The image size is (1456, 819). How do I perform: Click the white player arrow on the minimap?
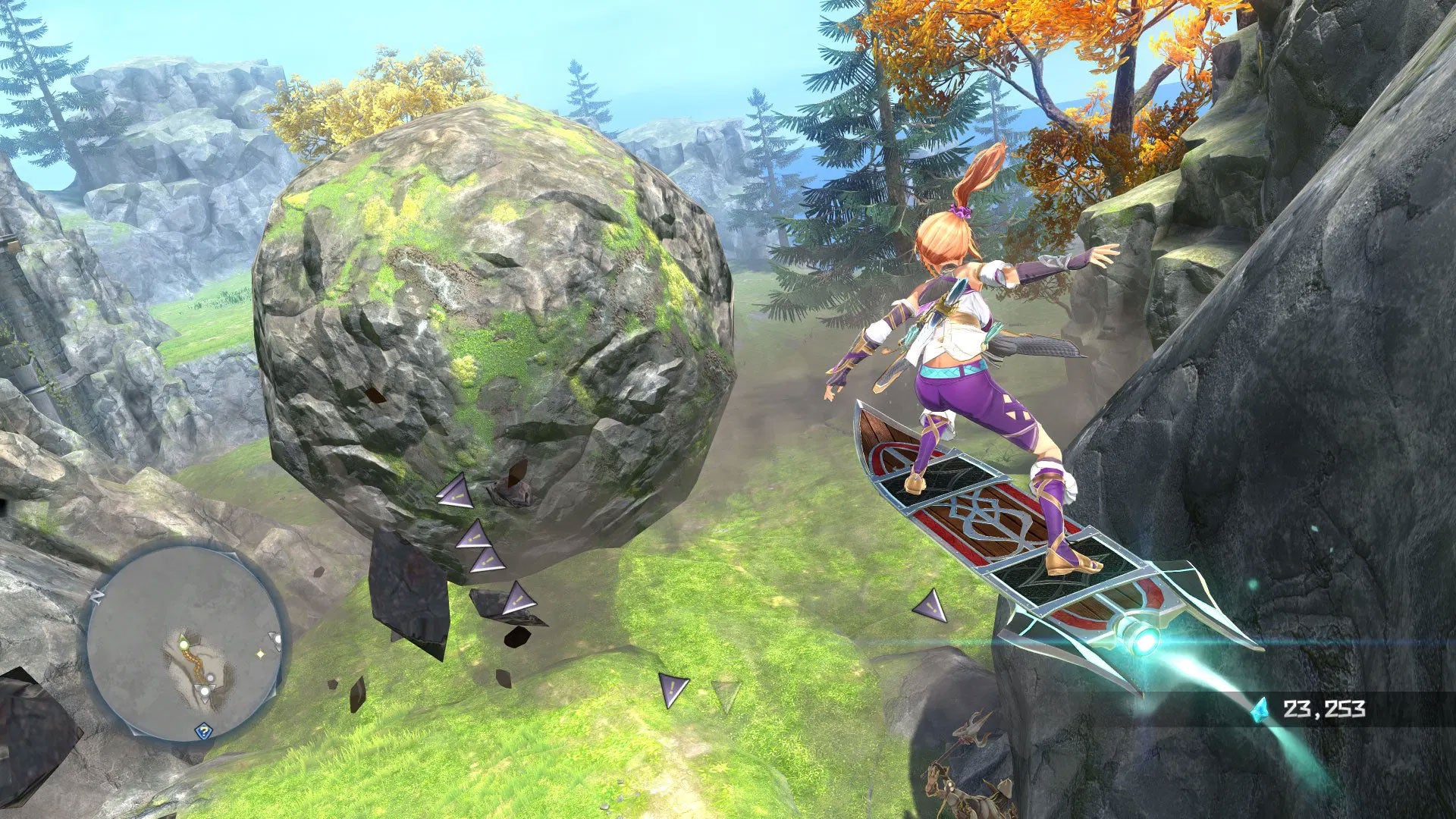click(x=205, y=690)
